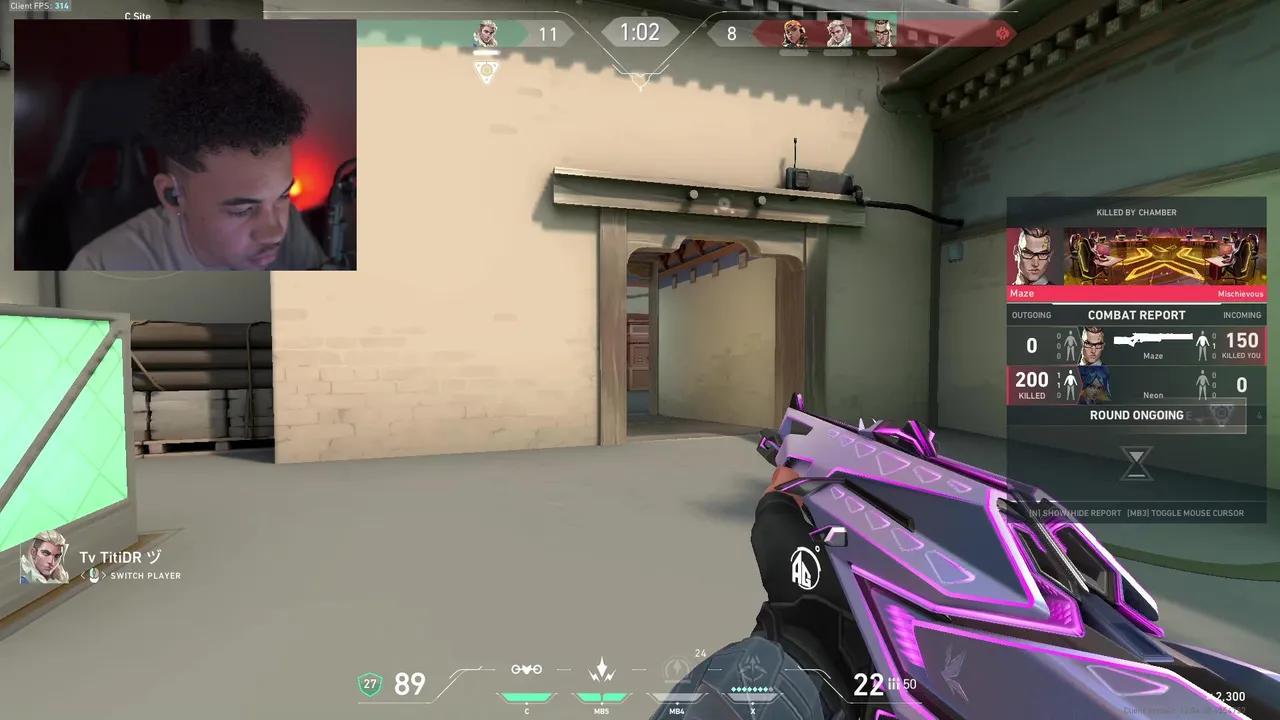Select the ally agent portrait beside score 11
Image resolution: width=1280 pixels, height=720 pixels.
[487, 33]
